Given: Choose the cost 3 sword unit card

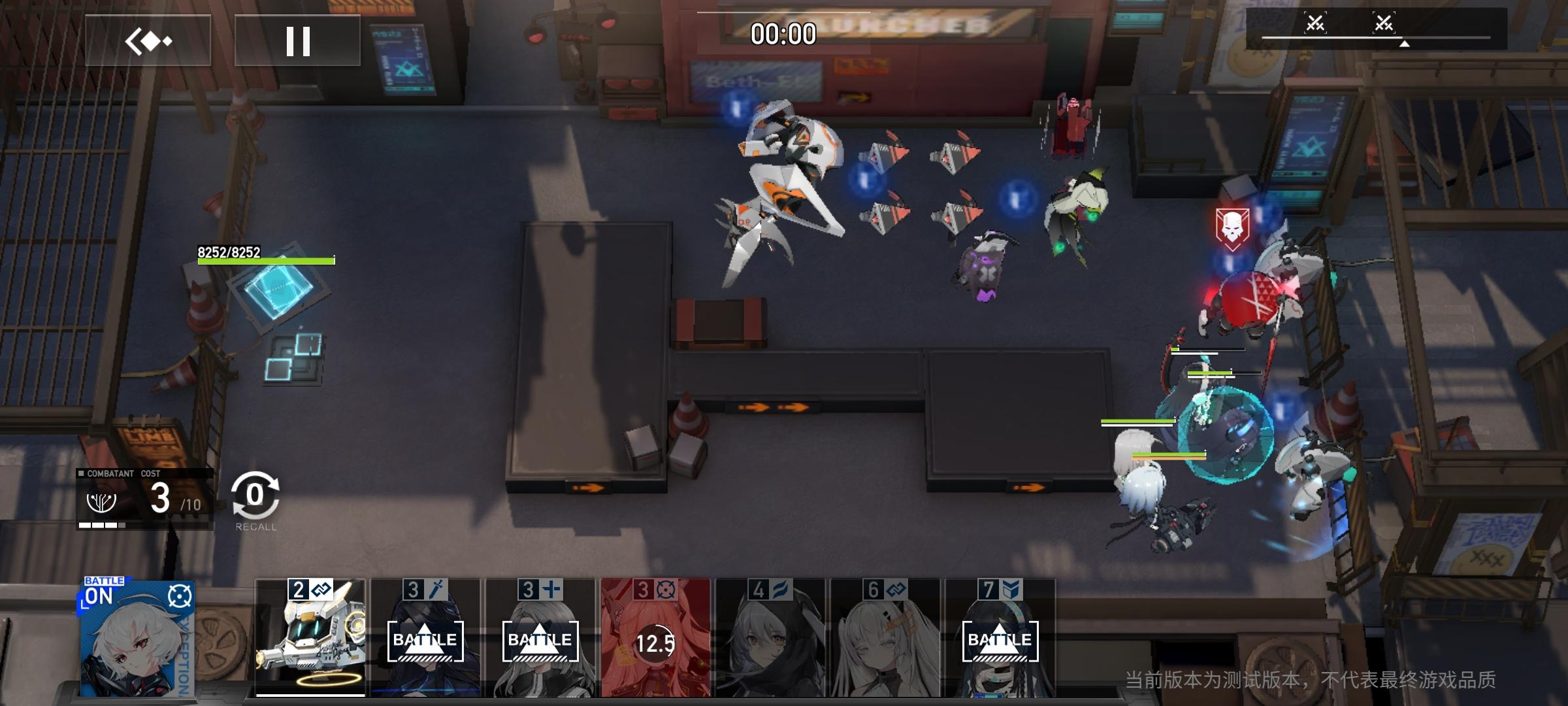Looking at the screenshot, I should pos(425,637).
